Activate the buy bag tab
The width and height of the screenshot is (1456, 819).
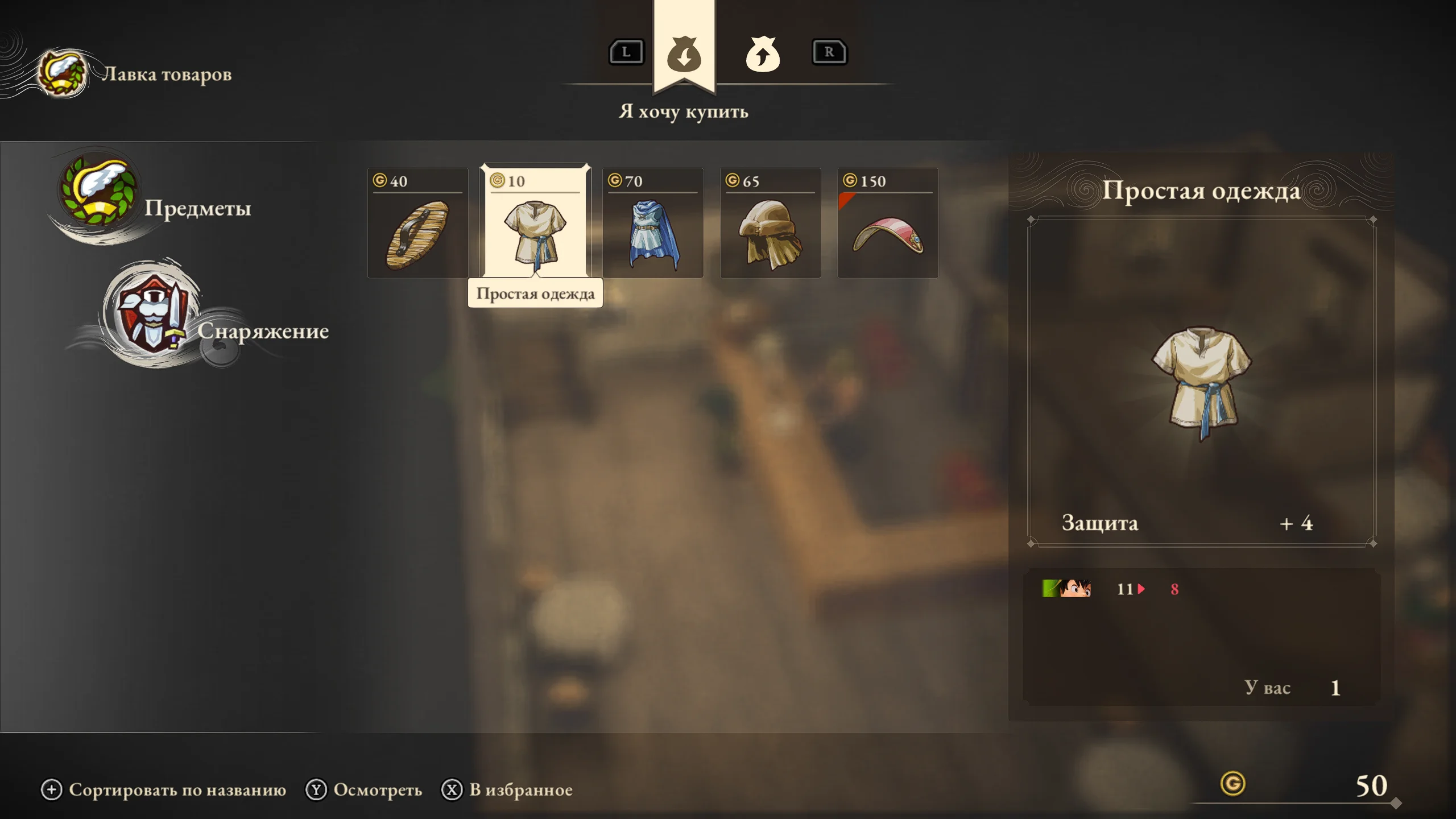pos(684,55)
